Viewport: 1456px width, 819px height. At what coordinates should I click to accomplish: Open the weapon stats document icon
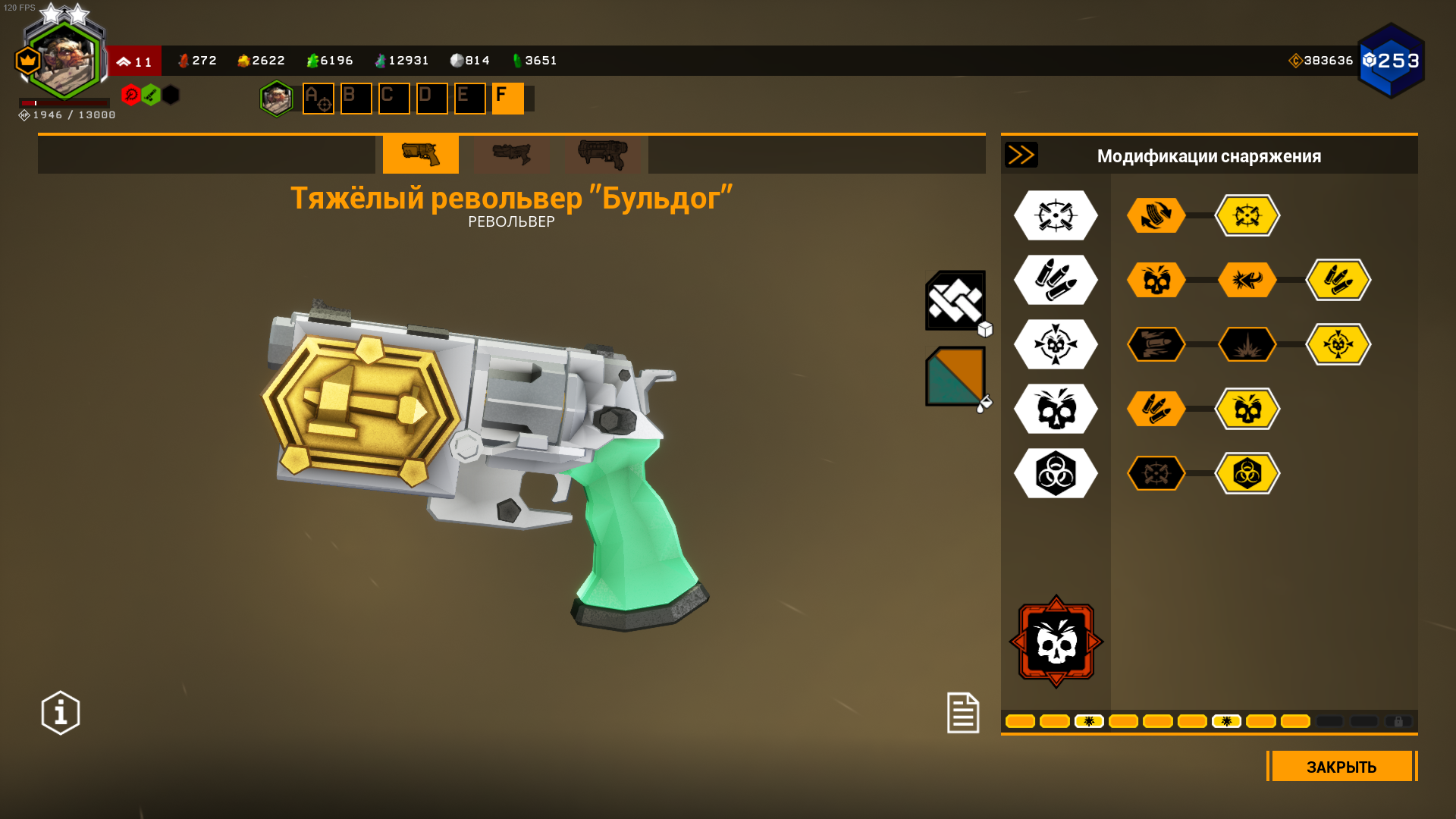point(963,713)
